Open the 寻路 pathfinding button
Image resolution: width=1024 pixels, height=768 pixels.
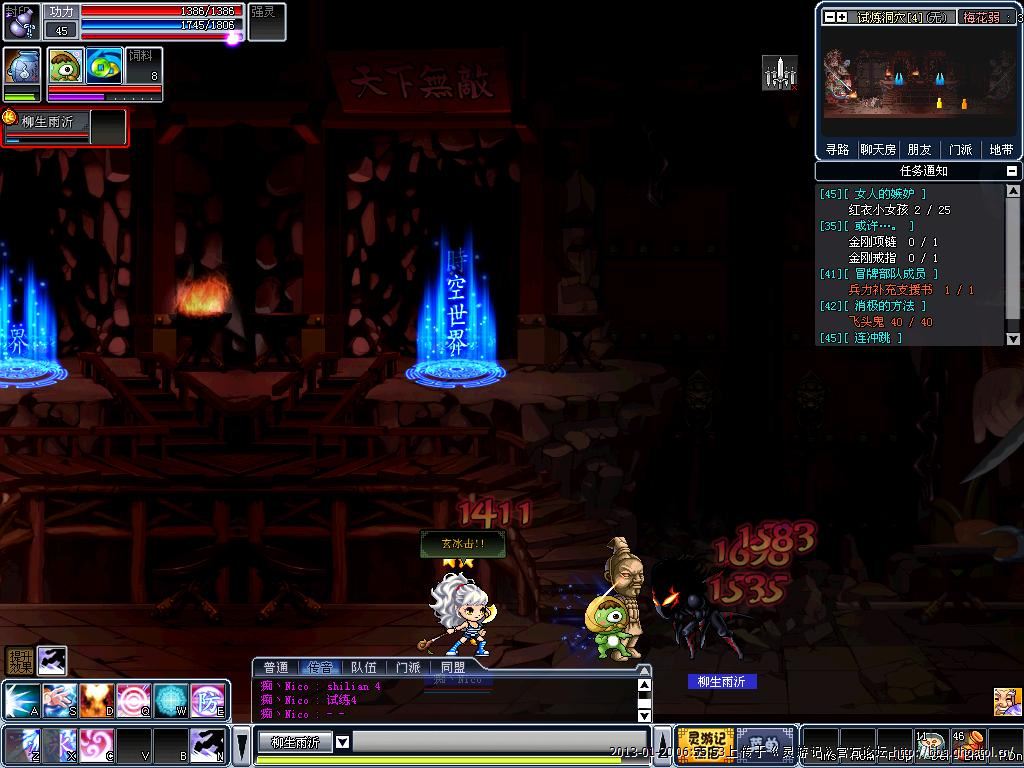tap(837, 149)
